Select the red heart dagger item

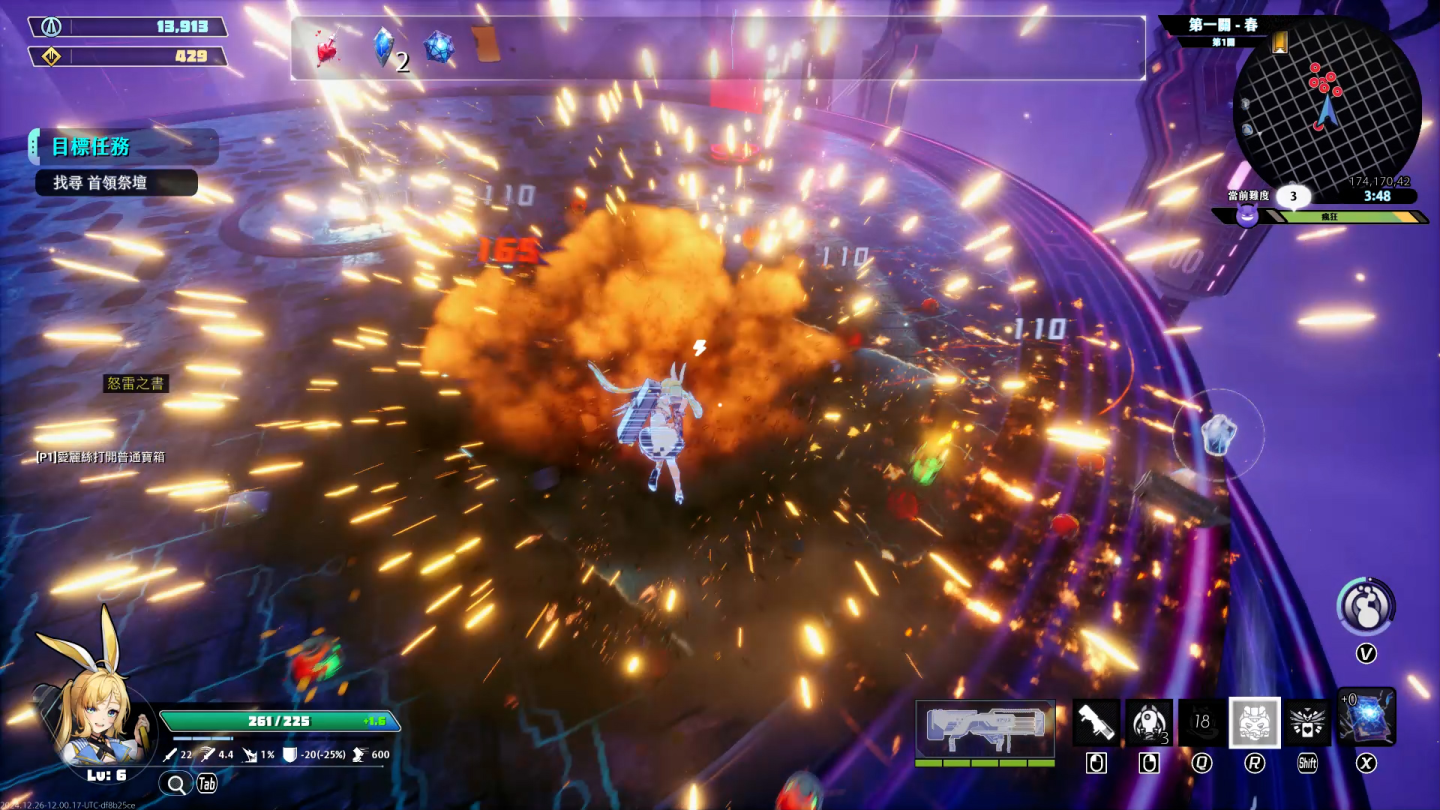(327, 48)
